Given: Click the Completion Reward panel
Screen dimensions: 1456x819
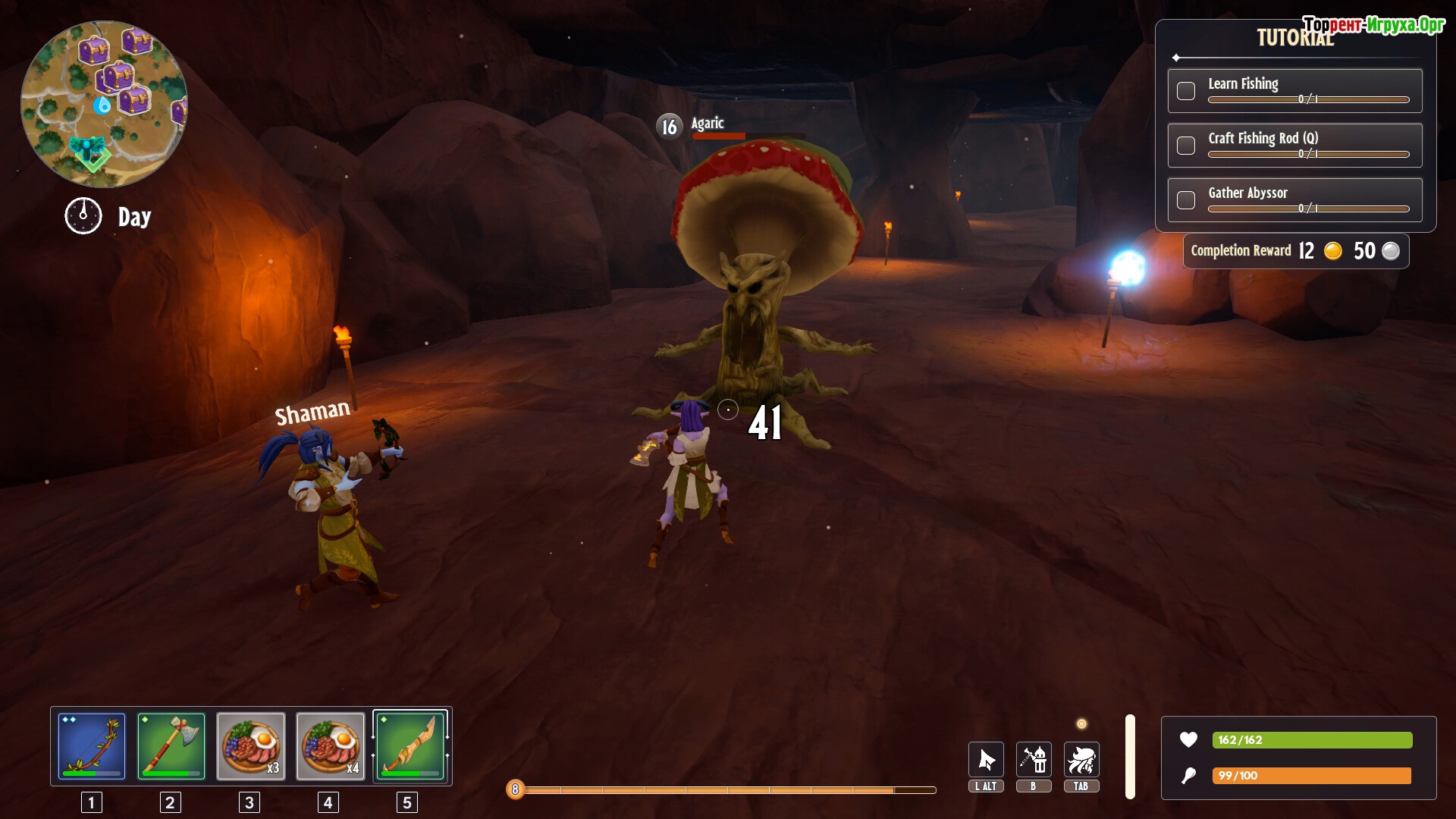Looking at the screenshot, I should pyautogui.click(x=1295, y=251).
